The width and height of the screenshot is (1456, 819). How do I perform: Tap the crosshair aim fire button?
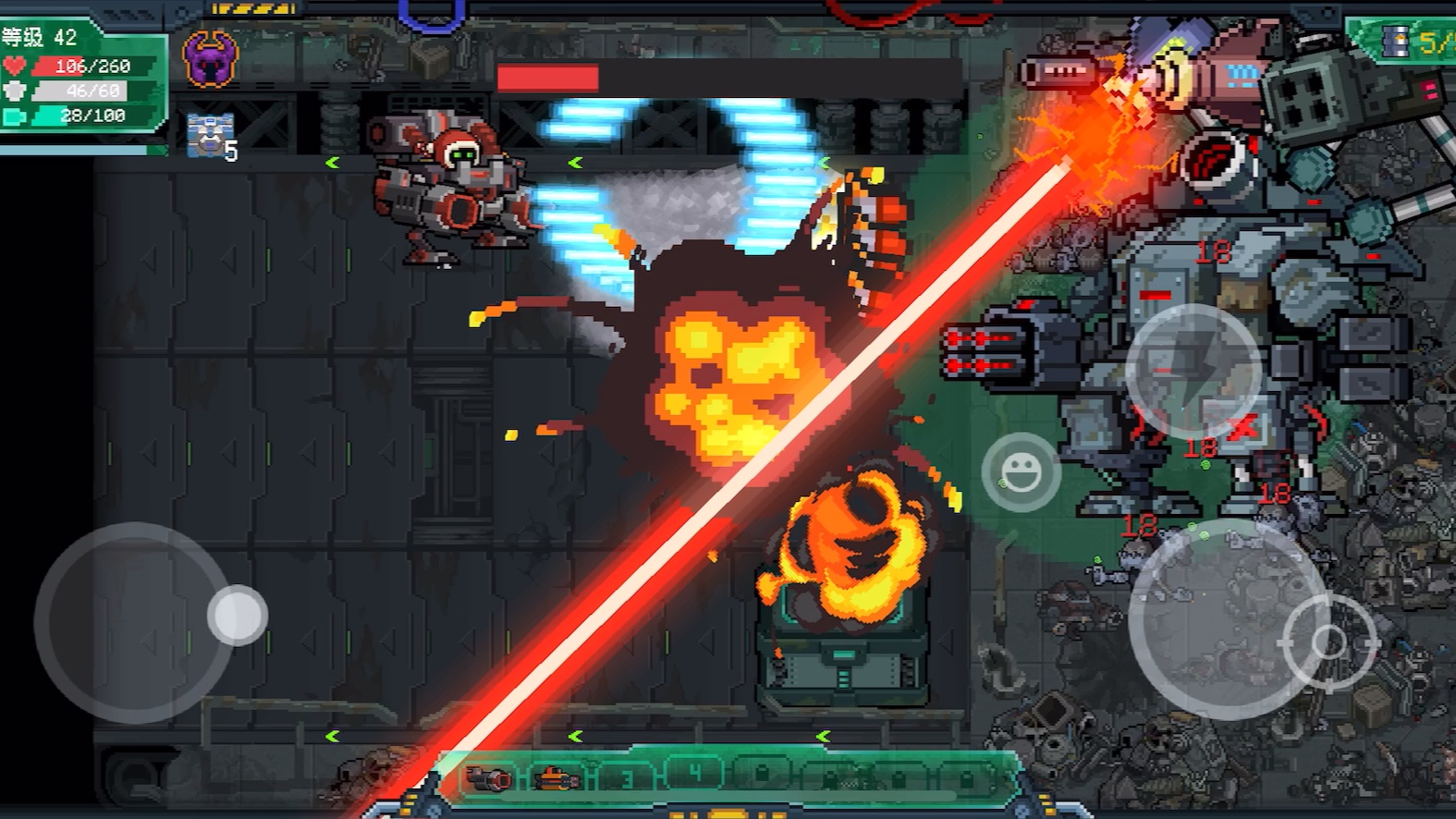[1329, 642]
